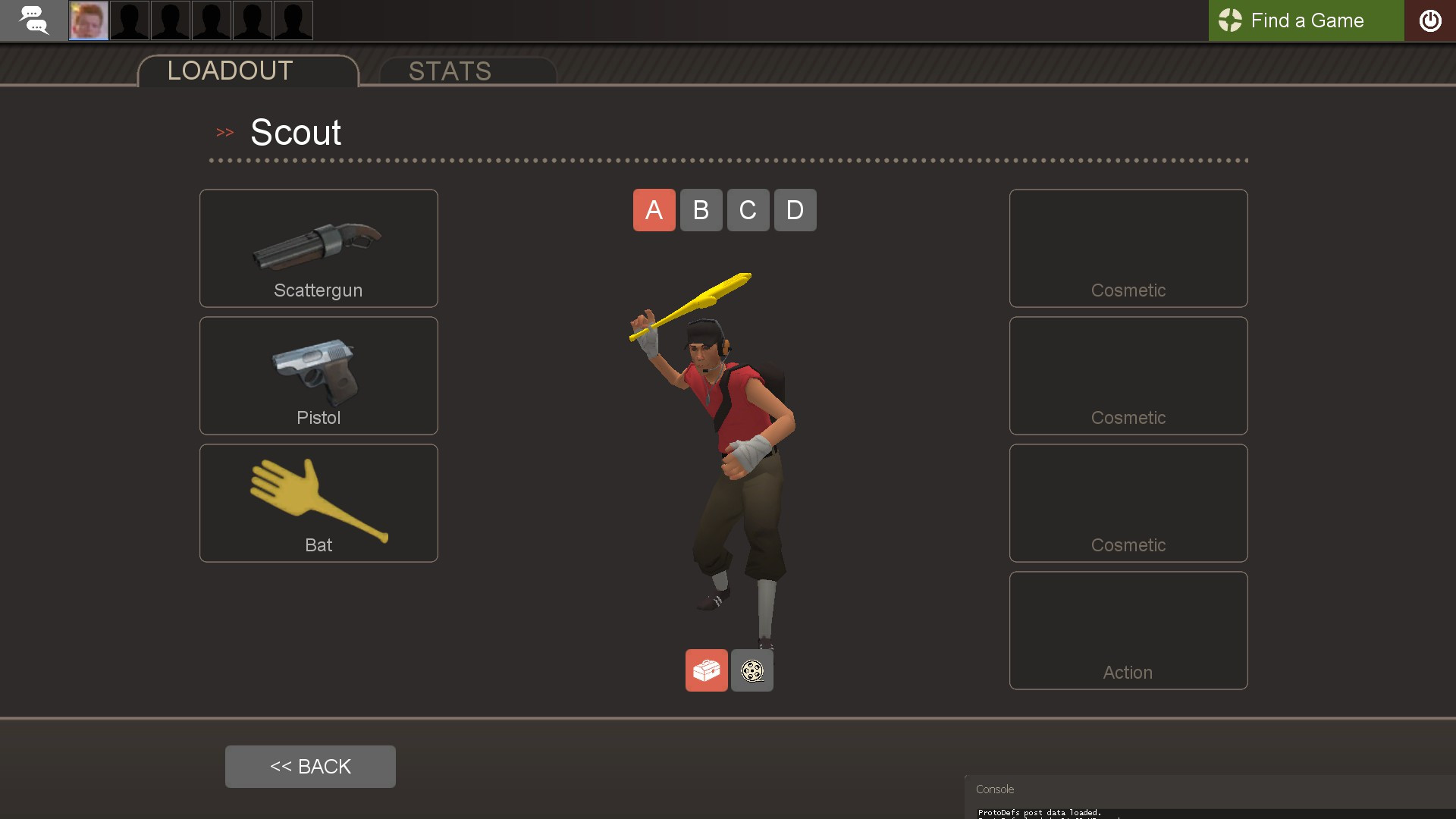Switch to loadout preset B
The height and width of the screenshot is (819, 1456).
point(701,210)
